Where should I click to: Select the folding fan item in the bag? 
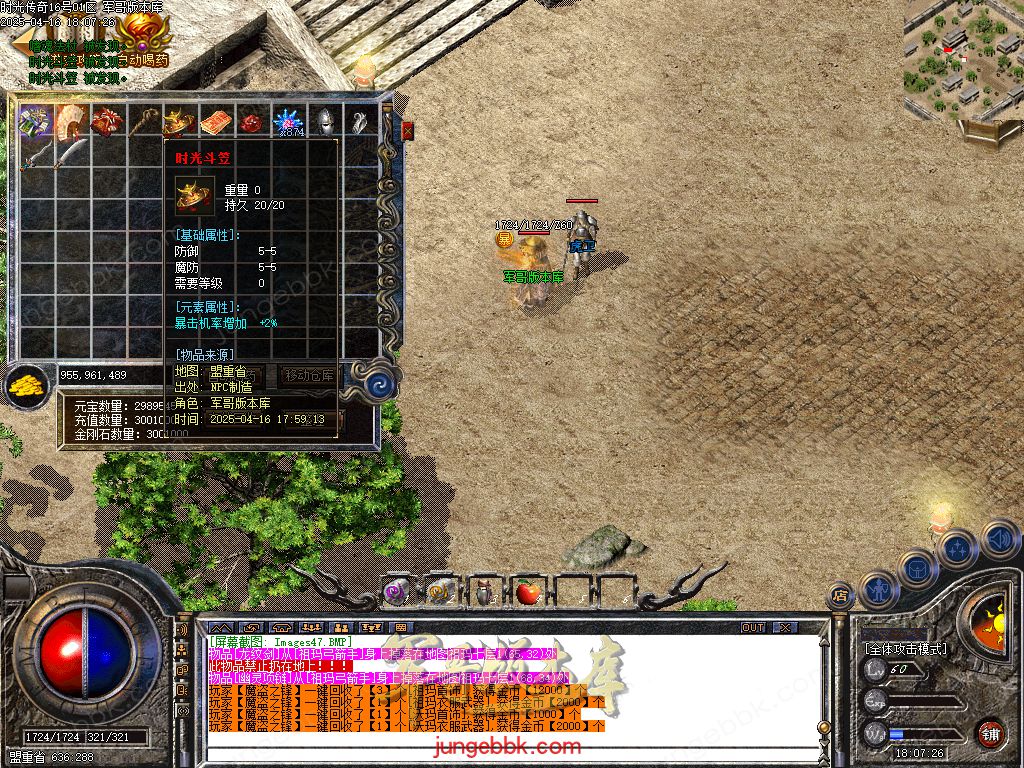[71, 121]
